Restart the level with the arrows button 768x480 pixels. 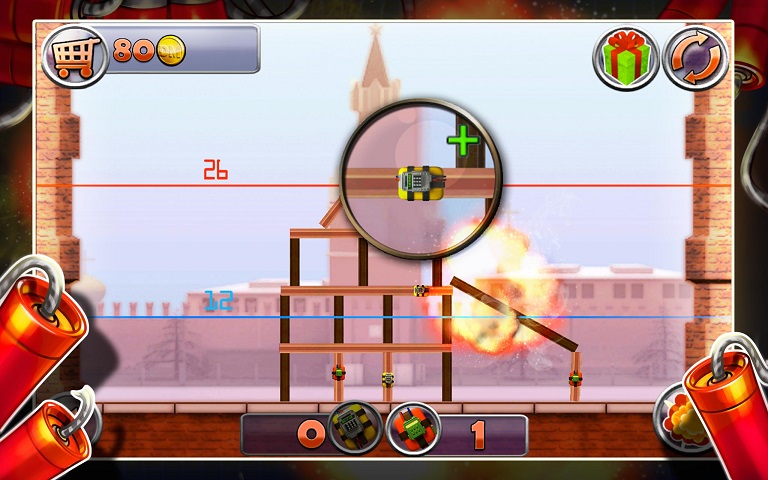tap(694, 59)
